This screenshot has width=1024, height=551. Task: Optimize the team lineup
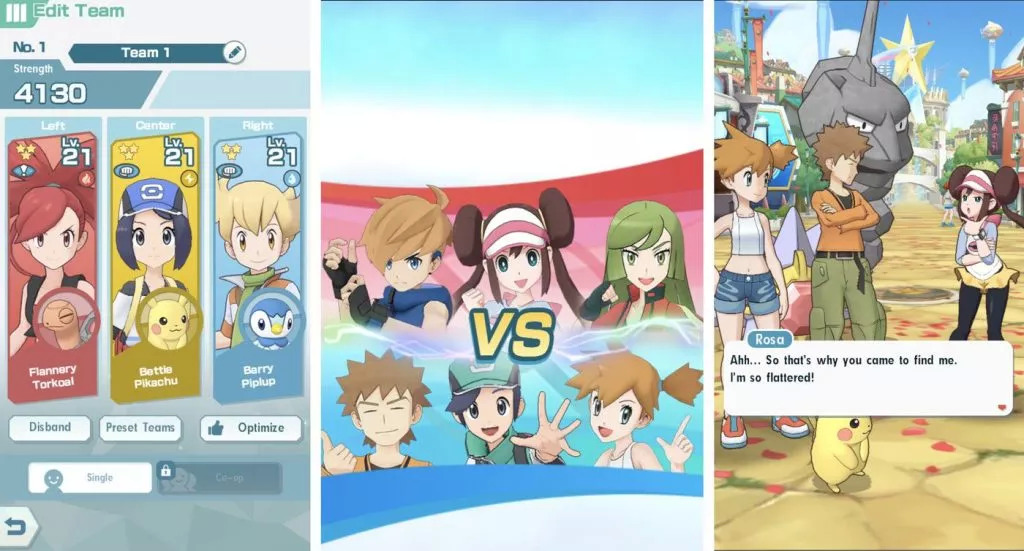click(250, 428)
